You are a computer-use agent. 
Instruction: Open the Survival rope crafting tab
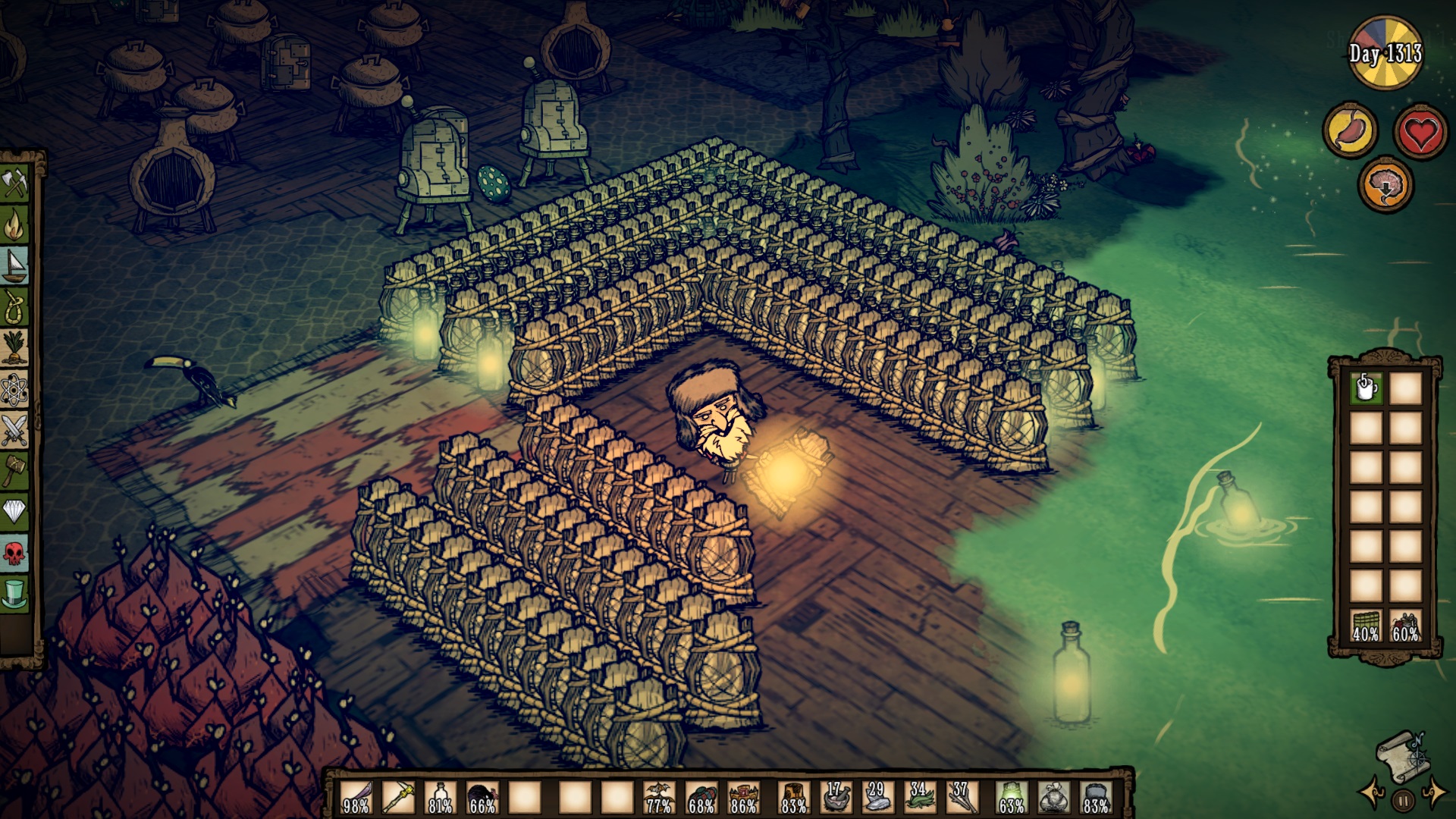15,308
